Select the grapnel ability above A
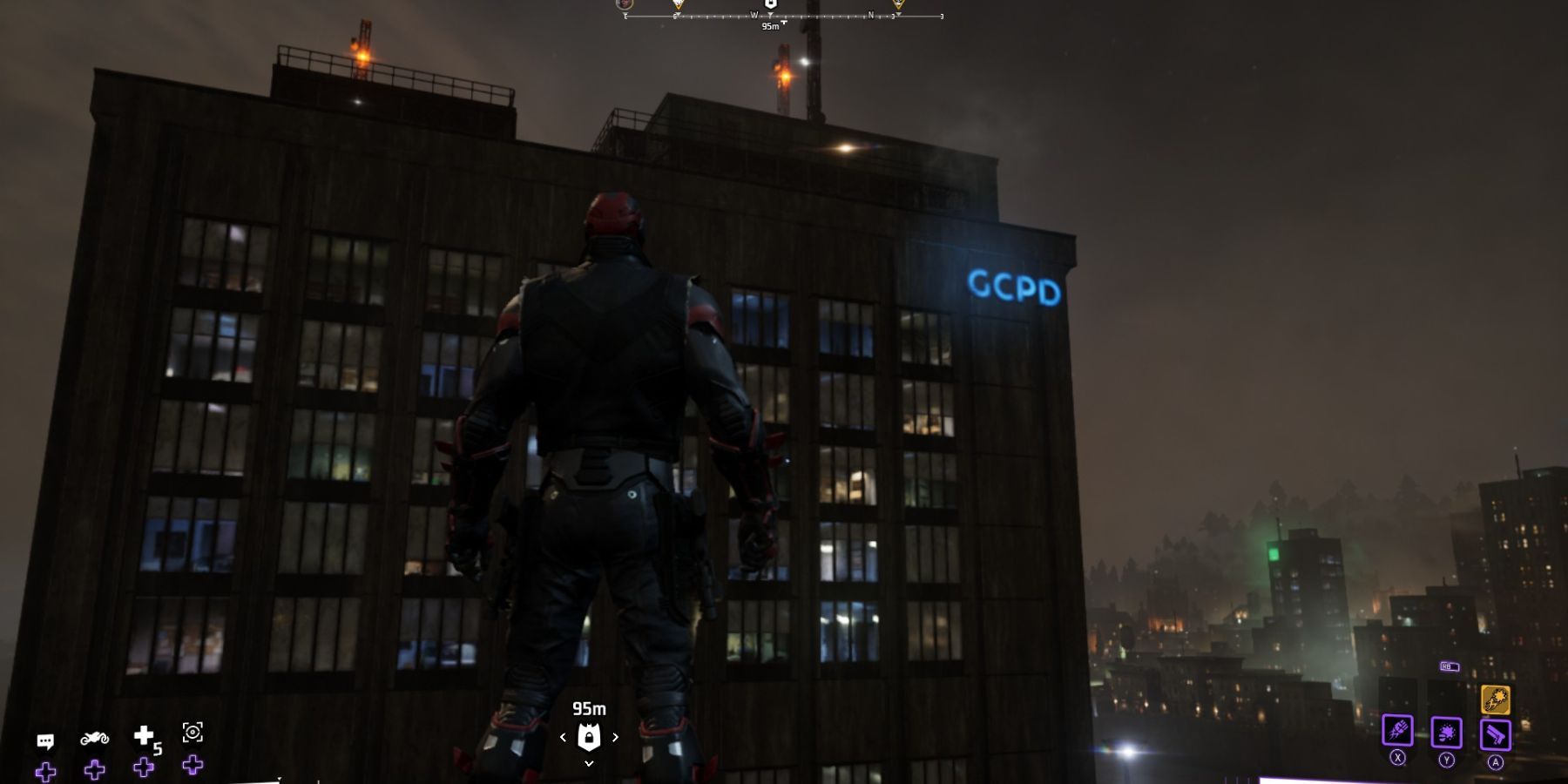Screen dimensions: 1568x784 click(x=1496, y=733)
